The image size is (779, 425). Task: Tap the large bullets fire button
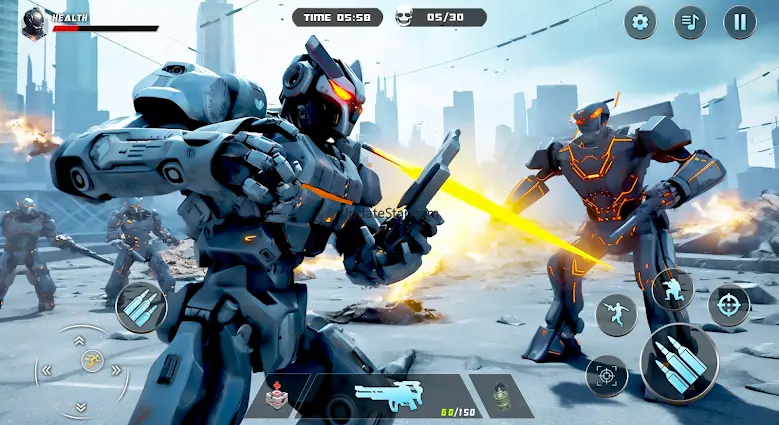(679, 363)
